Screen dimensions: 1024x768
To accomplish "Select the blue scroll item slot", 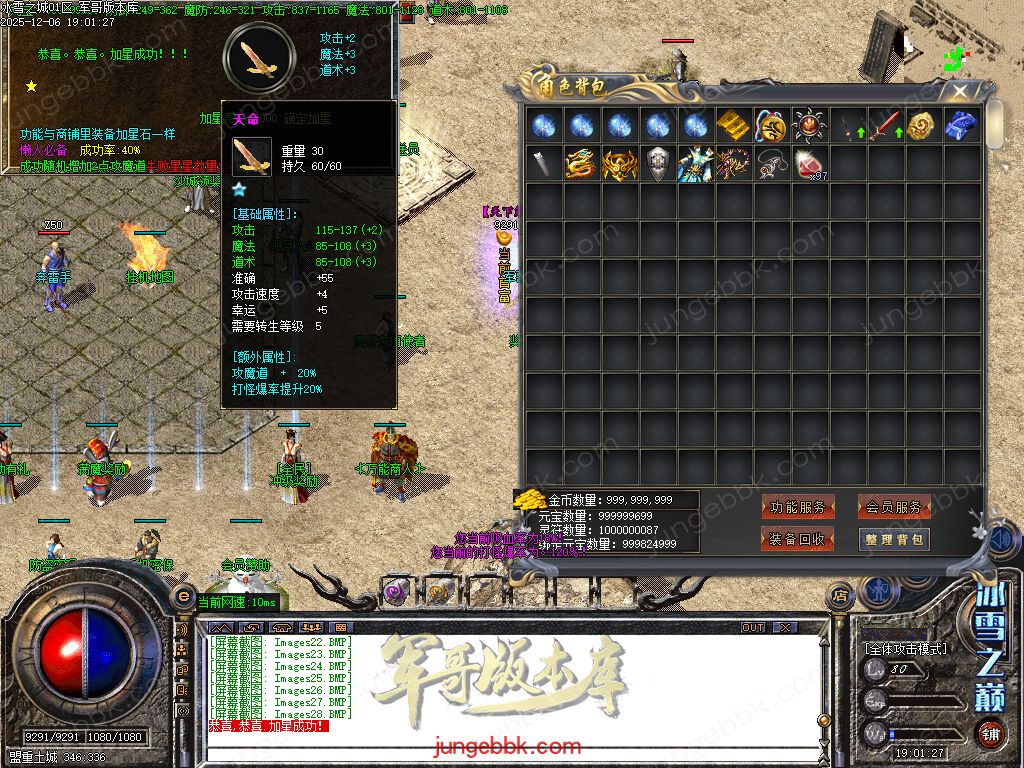I will pyautogui.click(x=961, y=126).
